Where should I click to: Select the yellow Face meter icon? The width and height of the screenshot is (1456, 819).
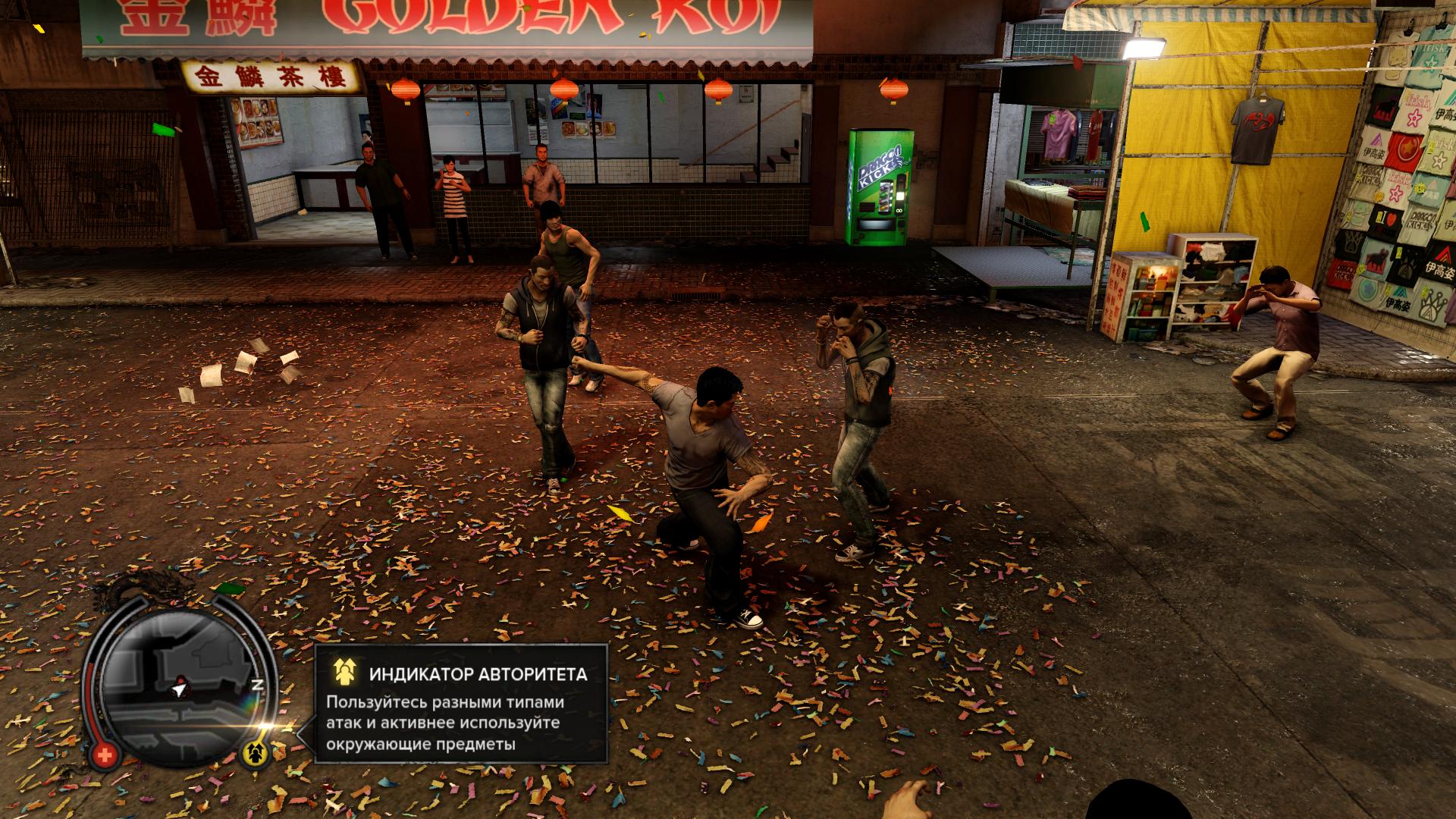click(x=253, y=753)
